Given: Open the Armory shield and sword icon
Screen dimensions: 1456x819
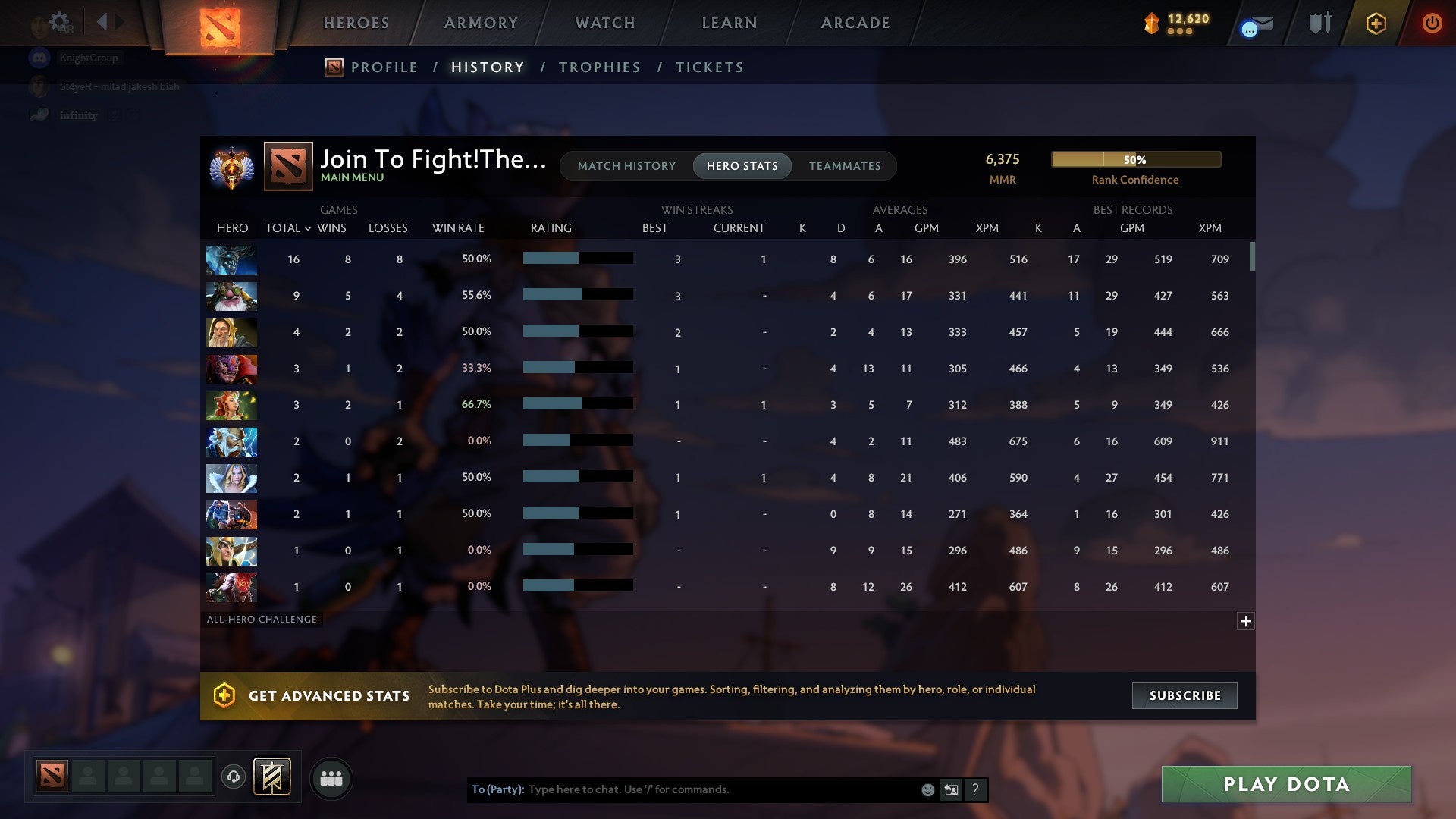Looking at the screenshot, I should [x=1319, y=23].
